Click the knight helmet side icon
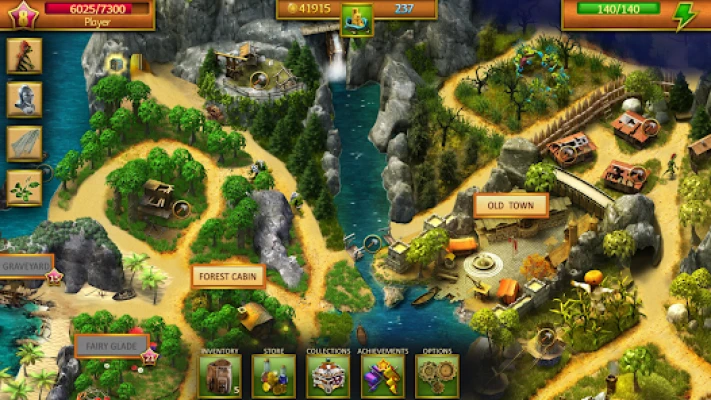 point(24,98)
